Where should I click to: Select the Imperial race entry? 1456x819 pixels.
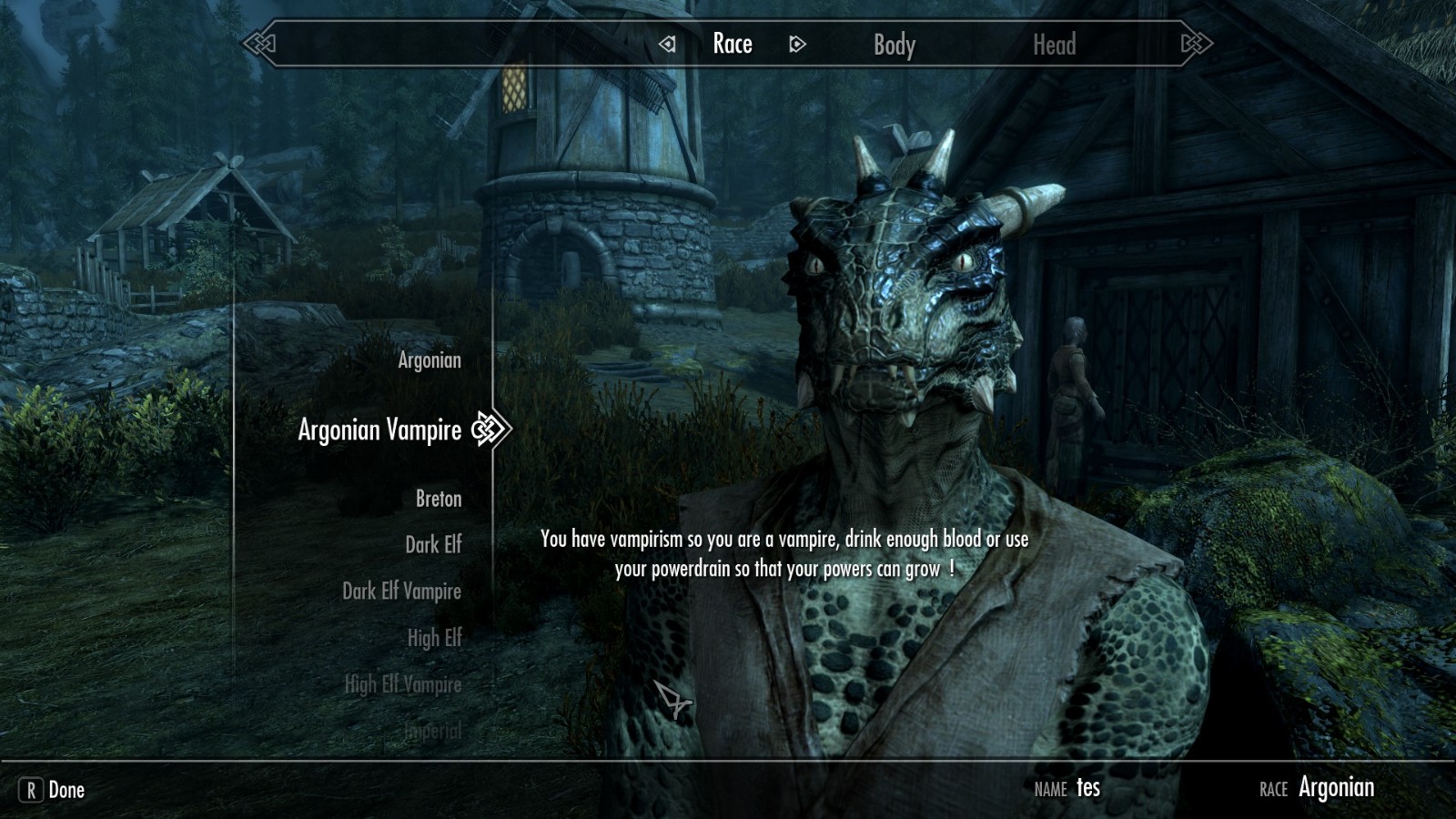tap(433, 731)
